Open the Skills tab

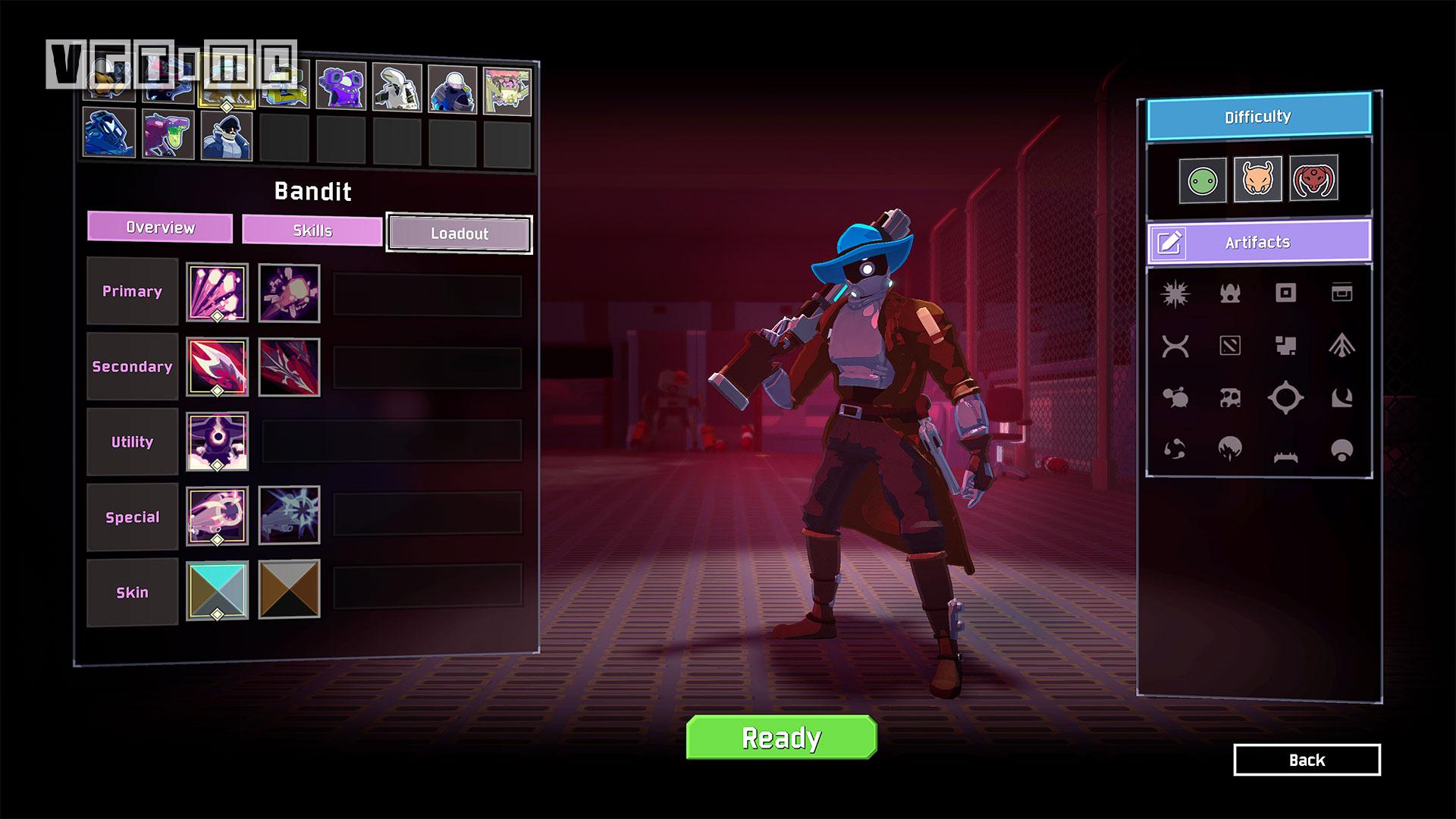312,231
